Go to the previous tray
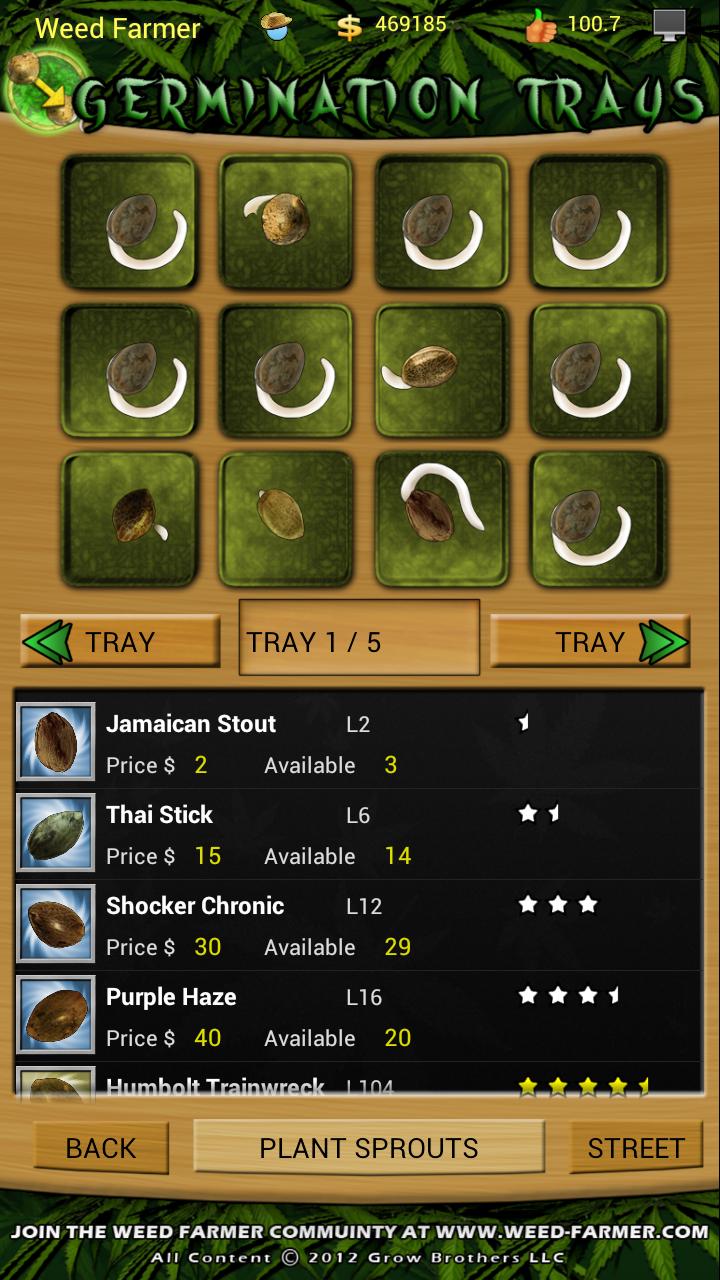Viewport: 720px width, 1280px height. [x=120, y=642]
